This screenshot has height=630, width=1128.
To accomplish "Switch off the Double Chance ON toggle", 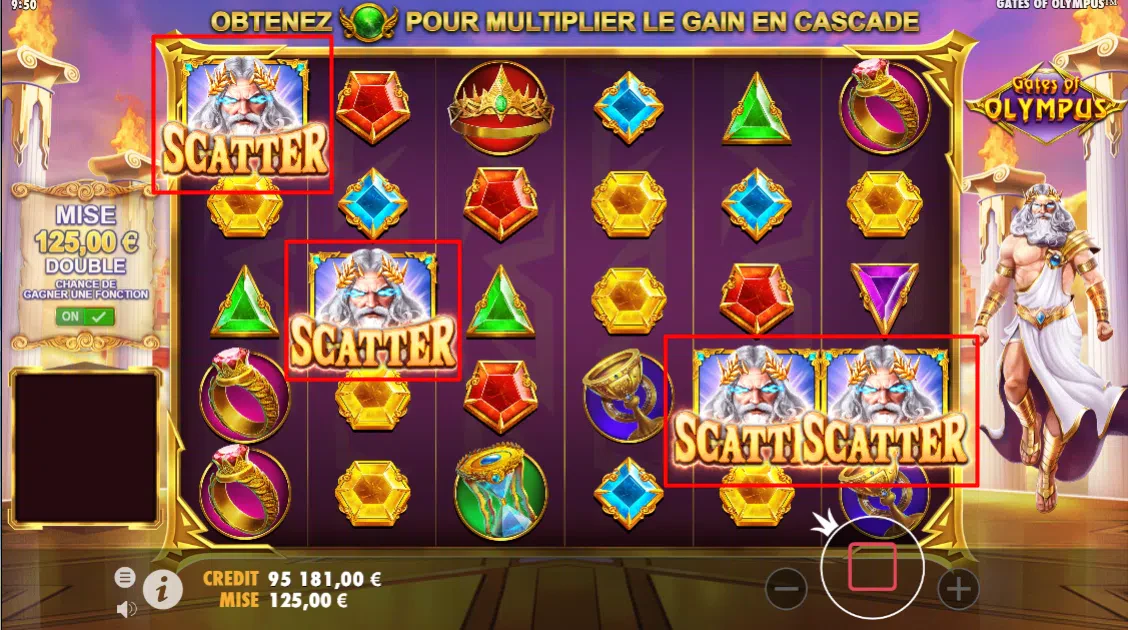I will pyautogui.click(x=85, y=317).
